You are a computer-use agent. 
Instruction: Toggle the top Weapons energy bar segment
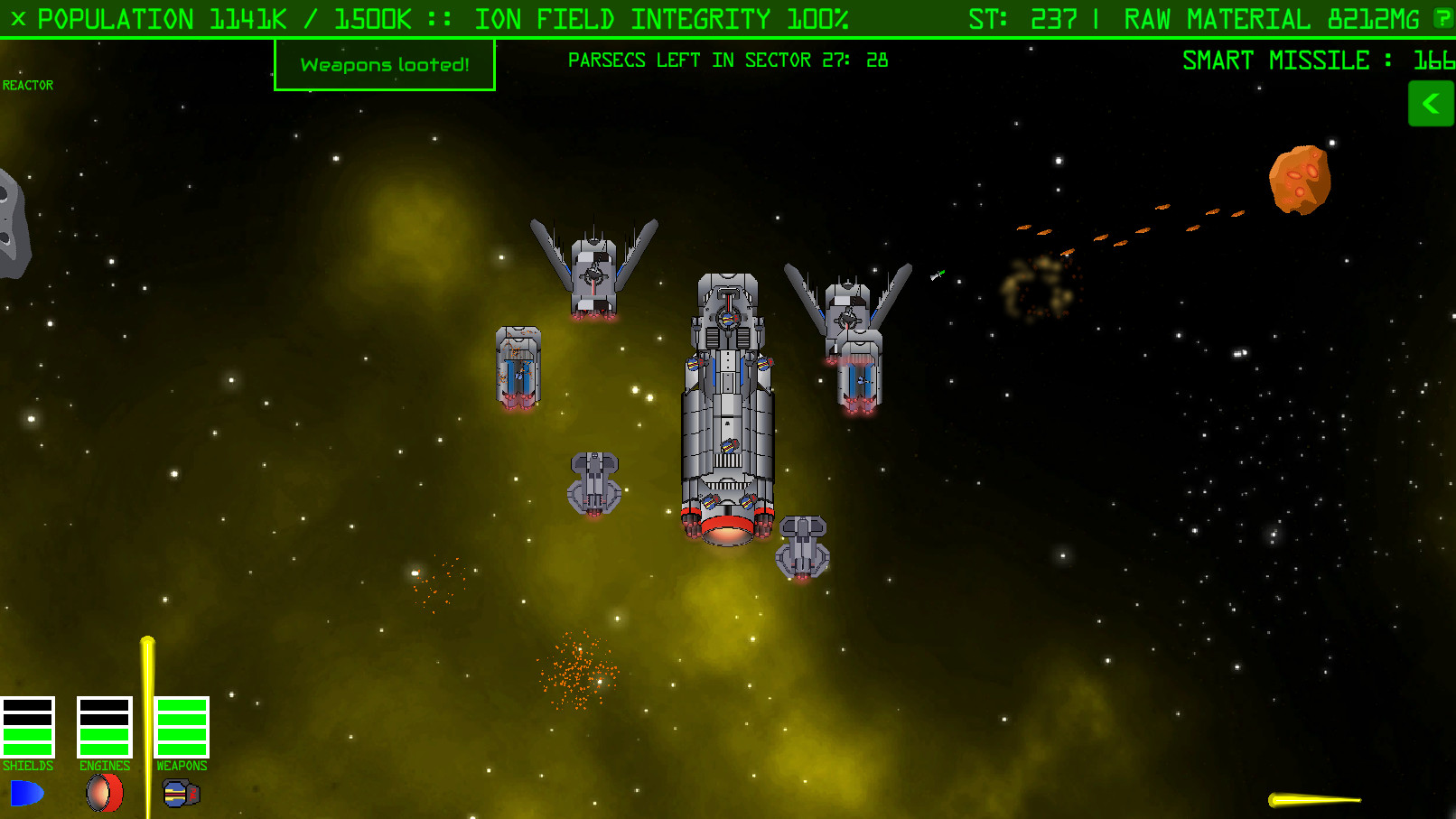[181, 704]
